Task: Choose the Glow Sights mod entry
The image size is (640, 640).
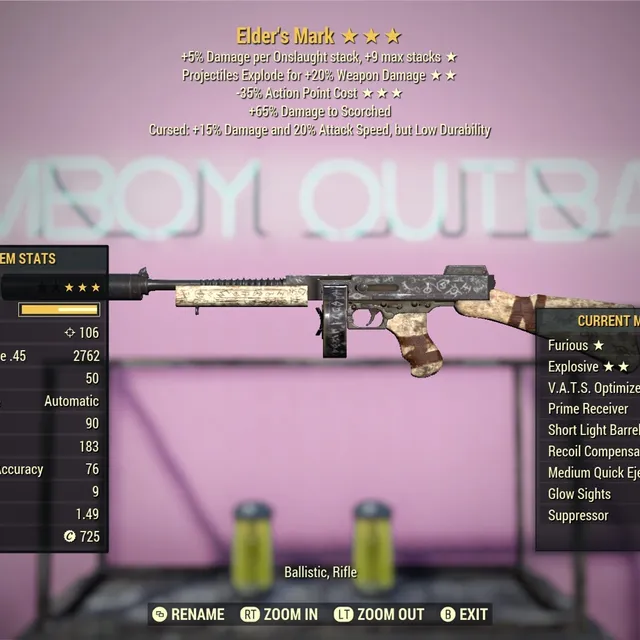Action: point(581,494)
